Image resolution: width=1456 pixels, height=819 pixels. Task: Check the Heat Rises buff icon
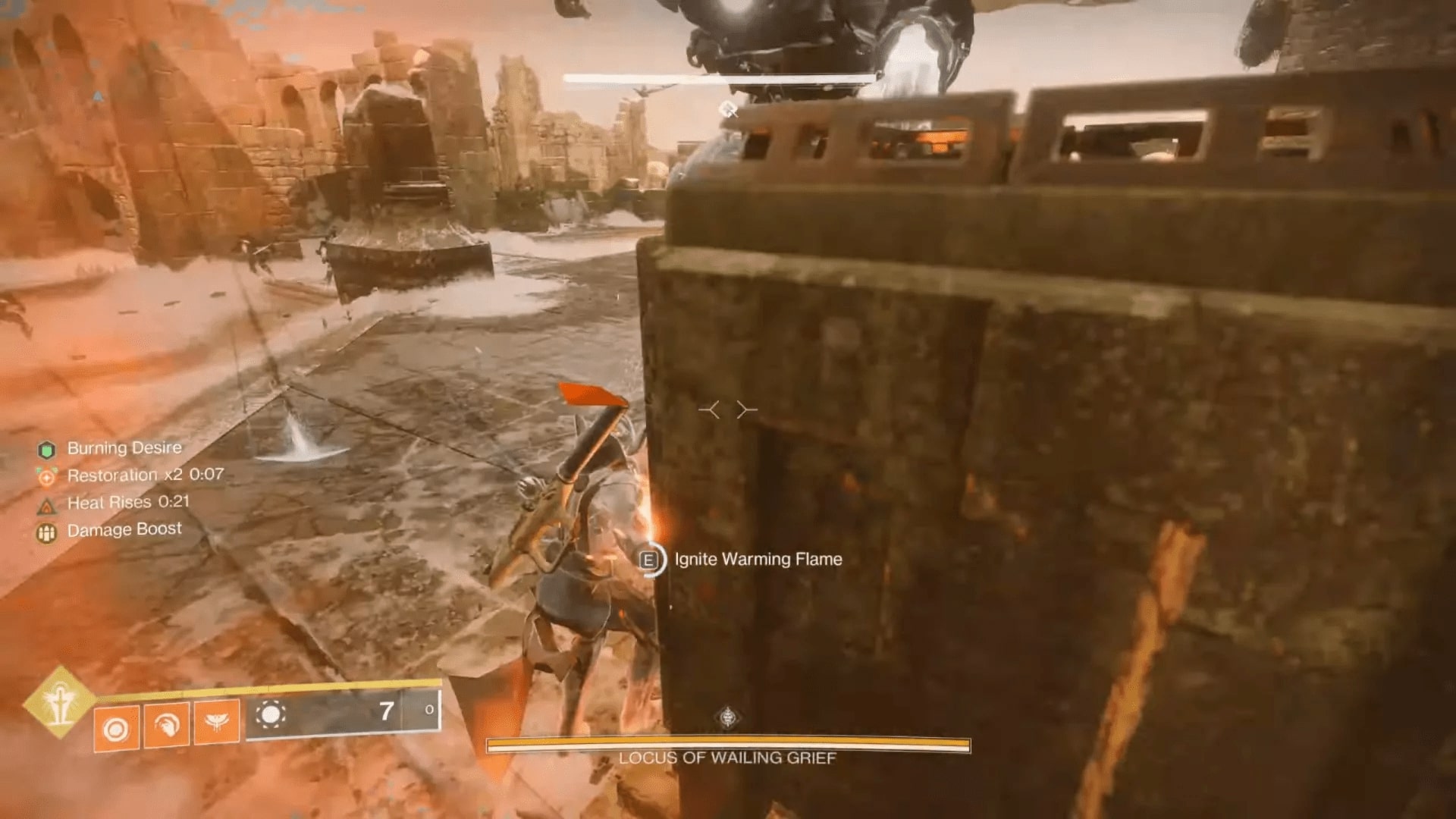click(x=47, y=505)
